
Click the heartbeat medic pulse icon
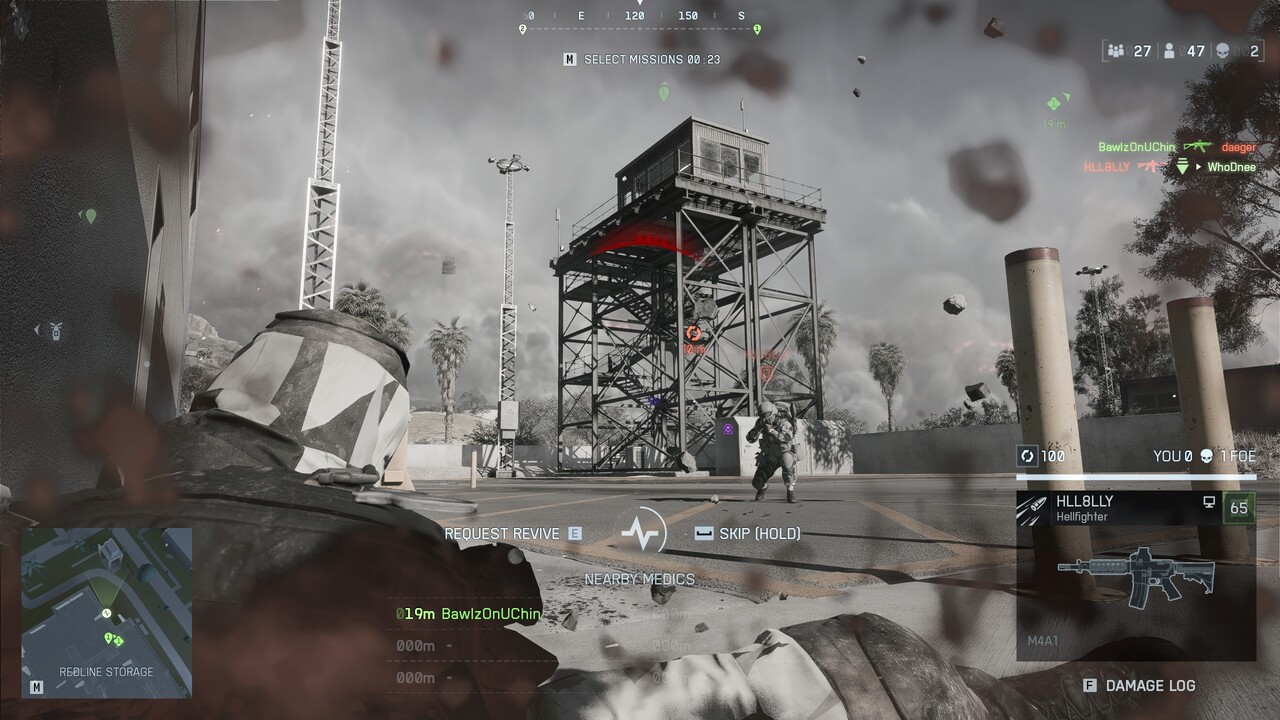coord(641,532)
